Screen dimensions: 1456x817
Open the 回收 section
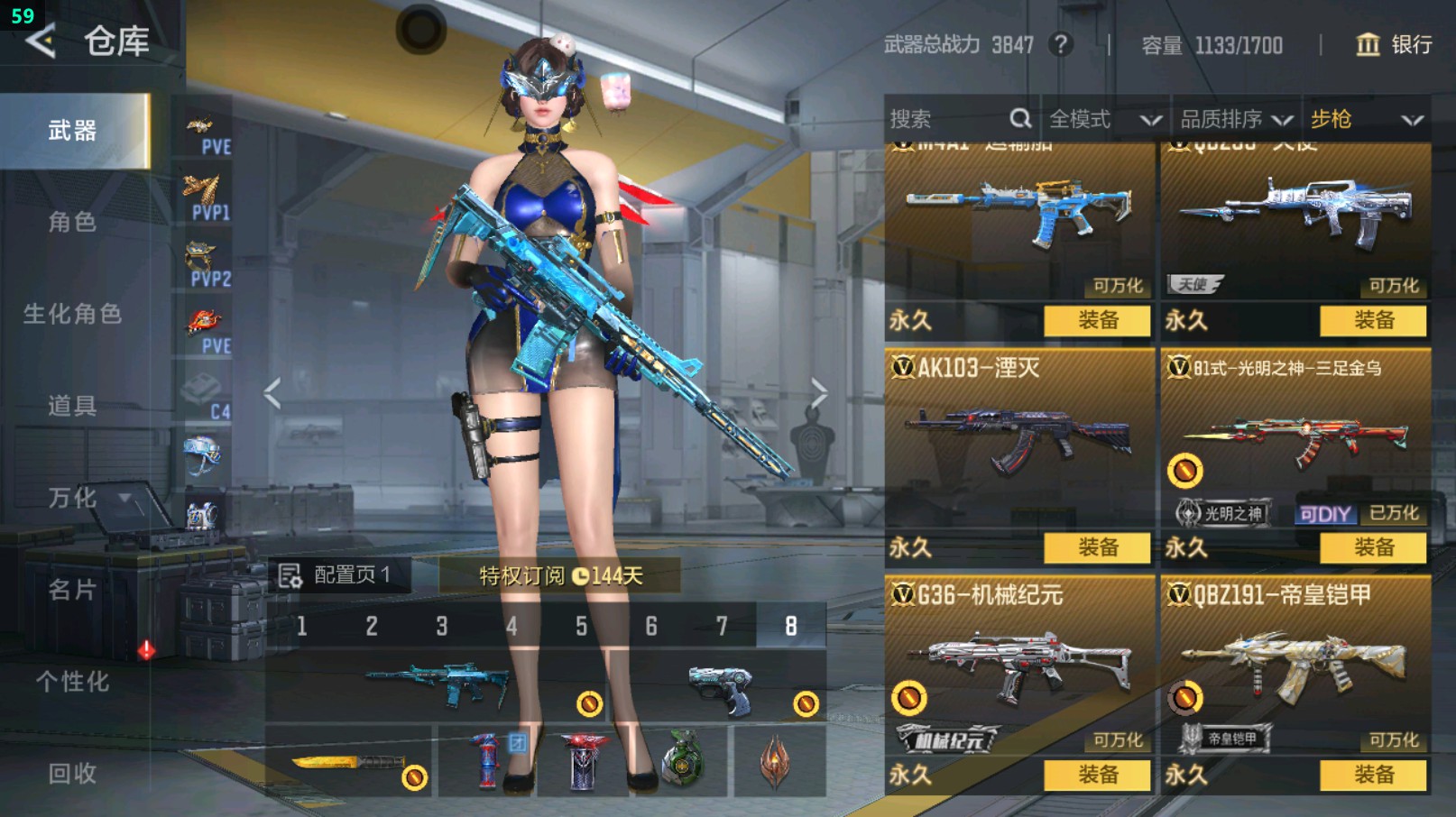72,773
